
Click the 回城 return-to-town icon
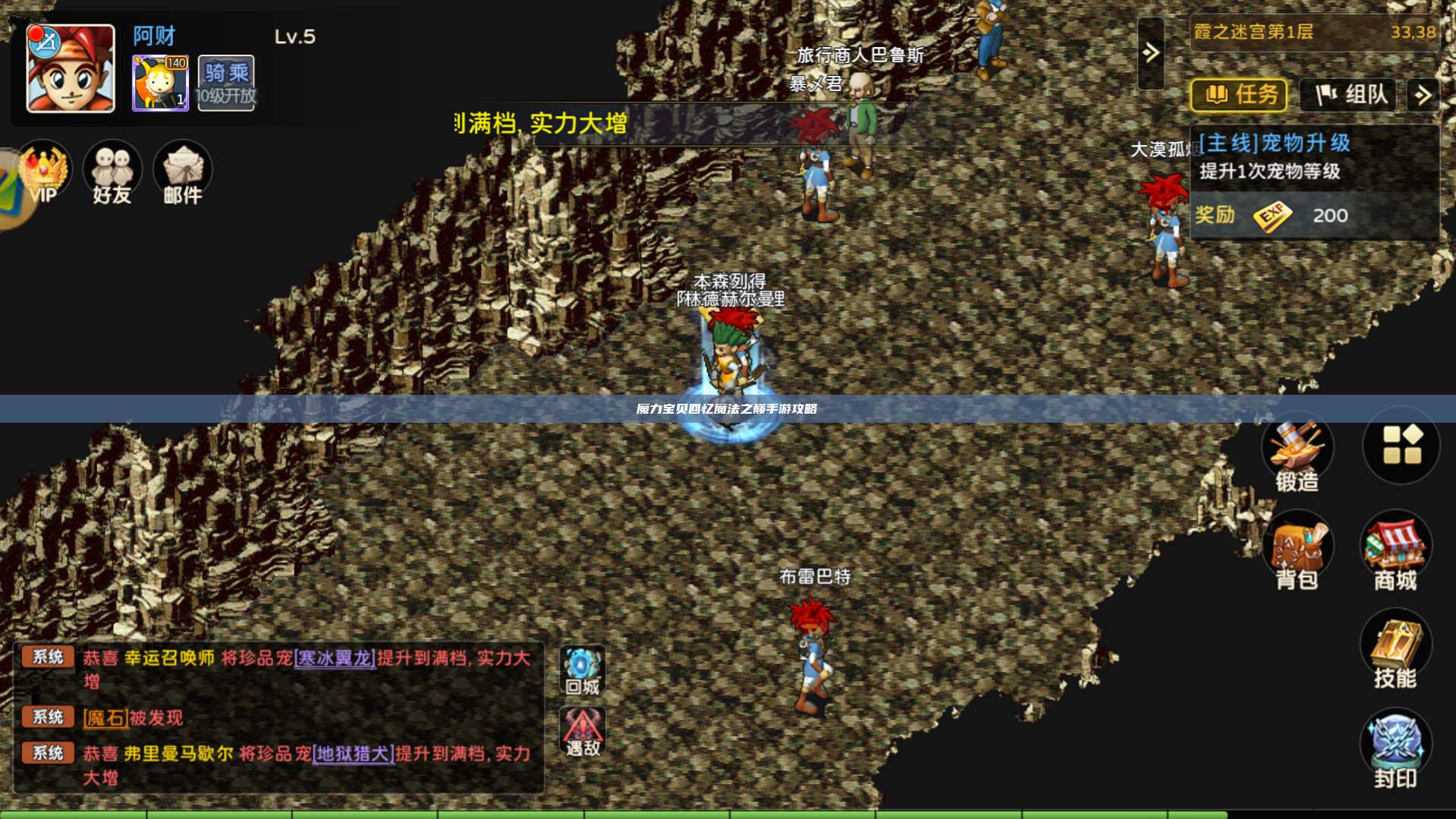coord(582,666)
